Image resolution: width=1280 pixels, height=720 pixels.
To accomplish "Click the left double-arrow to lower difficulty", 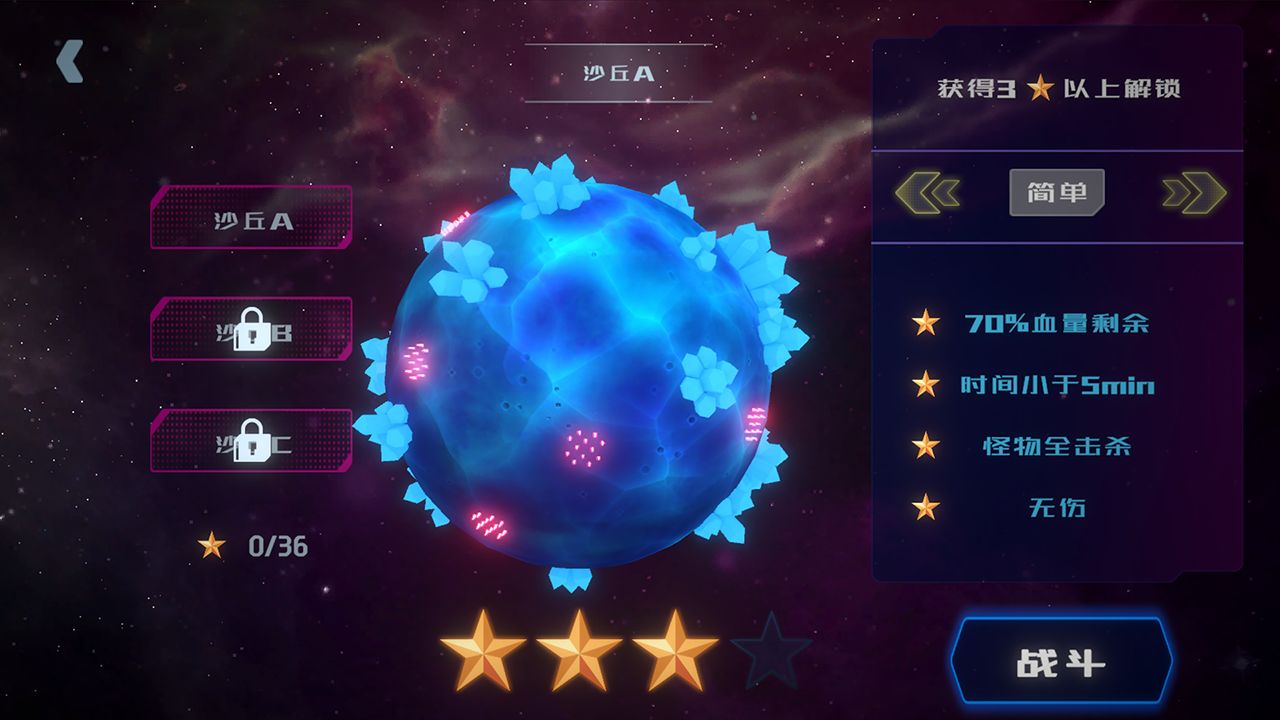I will (926, 192).
